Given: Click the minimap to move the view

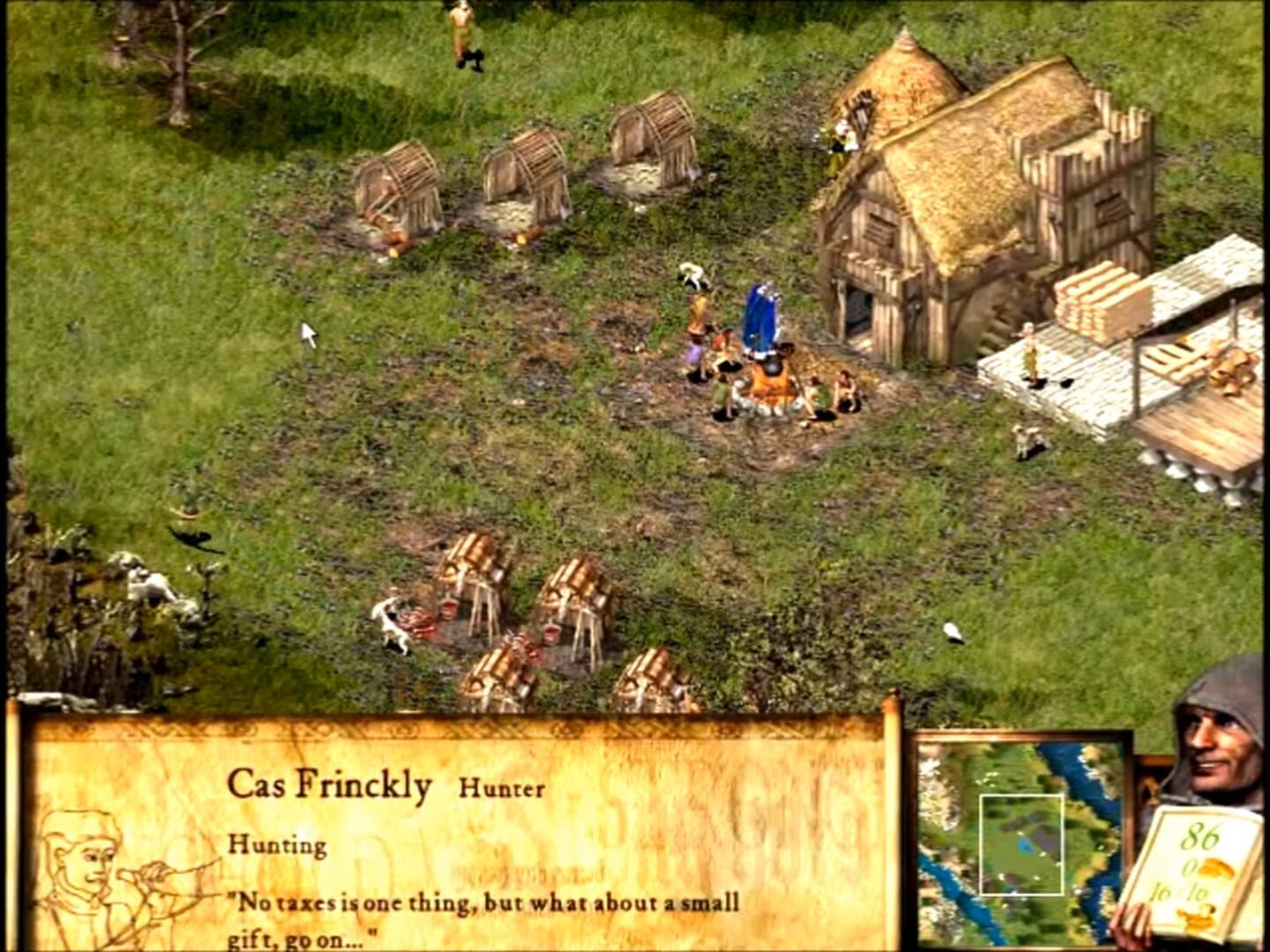Looking at the screenshot, I should pos(1021,842).
